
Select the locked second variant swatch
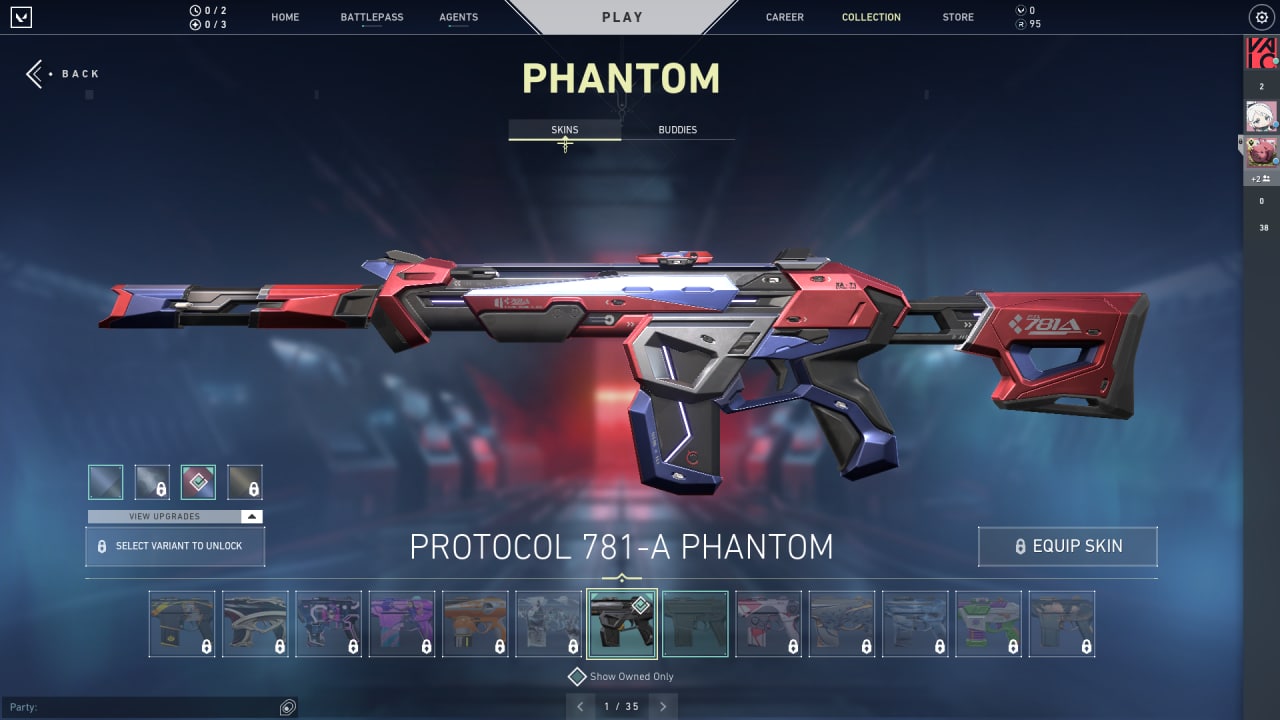click(x=152, y=481)
